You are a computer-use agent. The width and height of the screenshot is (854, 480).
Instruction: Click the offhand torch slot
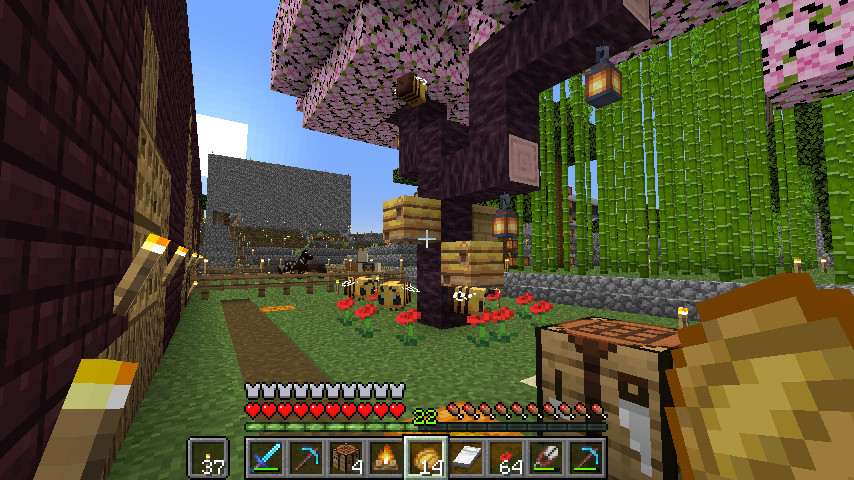pos(209,458)
